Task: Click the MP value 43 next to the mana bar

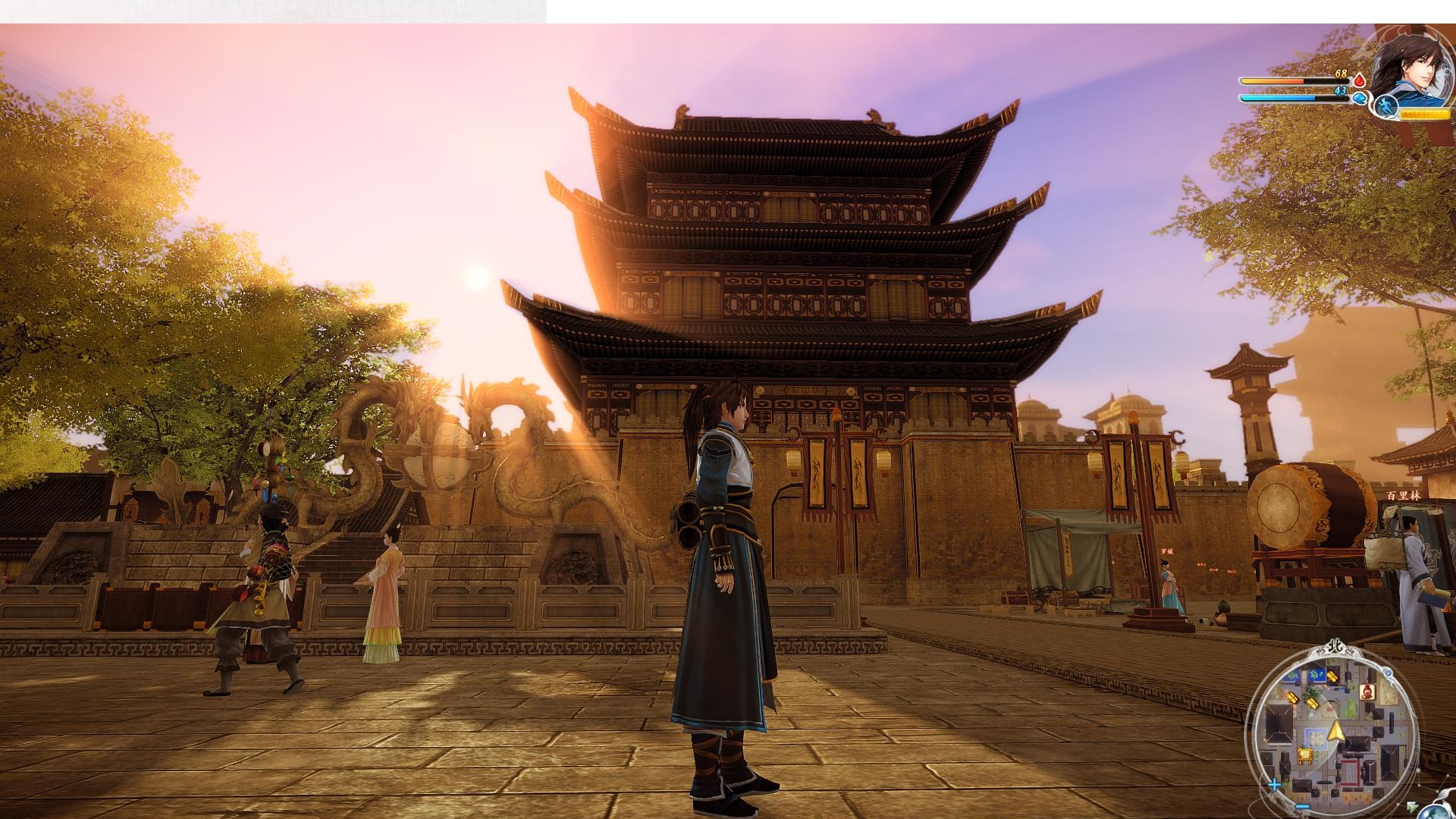Action: (x=1340, y=91)
